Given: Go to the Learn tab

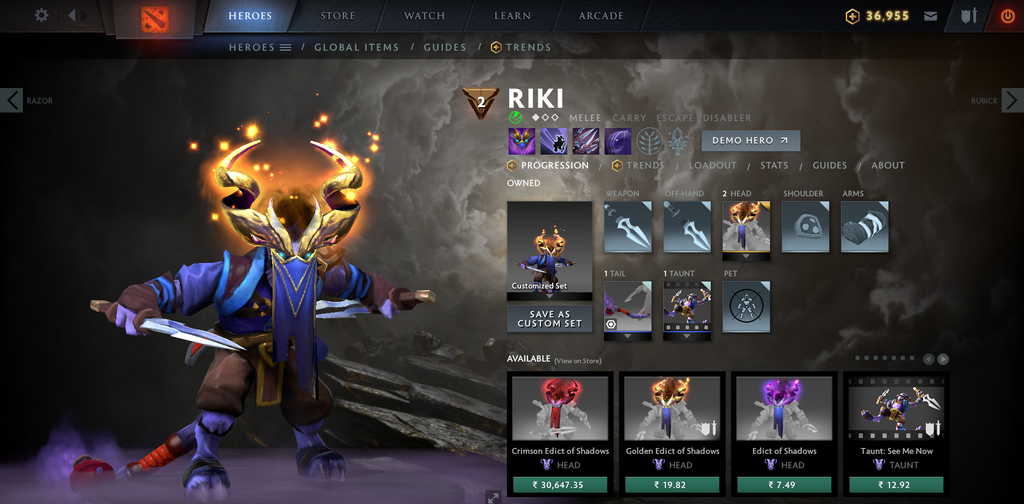Looking at the screenshot, I should click(512, 16).
